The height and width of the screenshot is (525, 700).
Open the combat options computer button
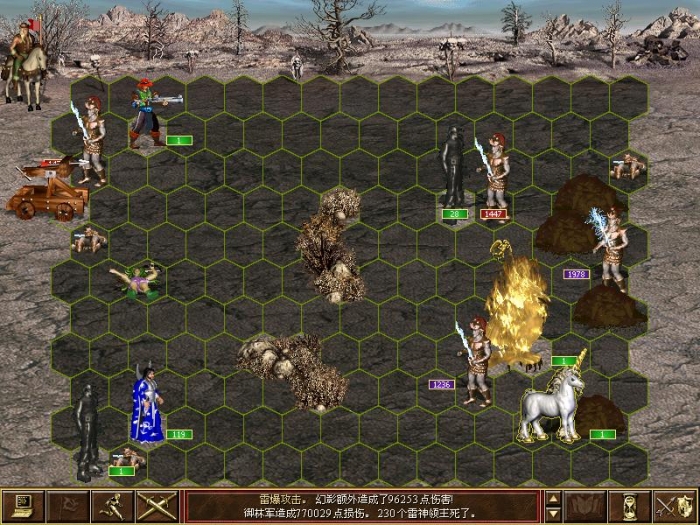pyautogui.click(x=20, y=506)
